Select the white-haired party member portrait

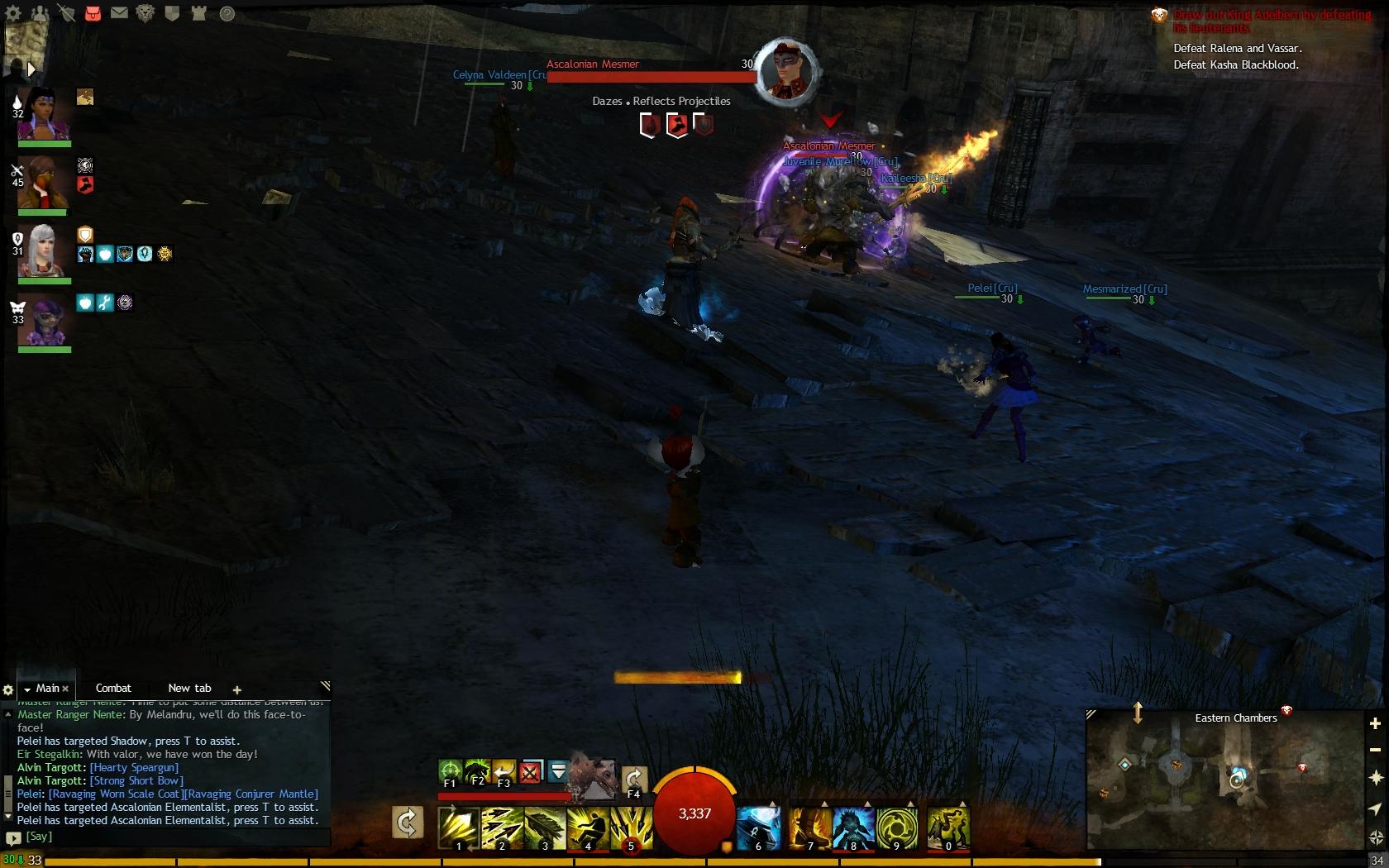click(x=43, y=250)
